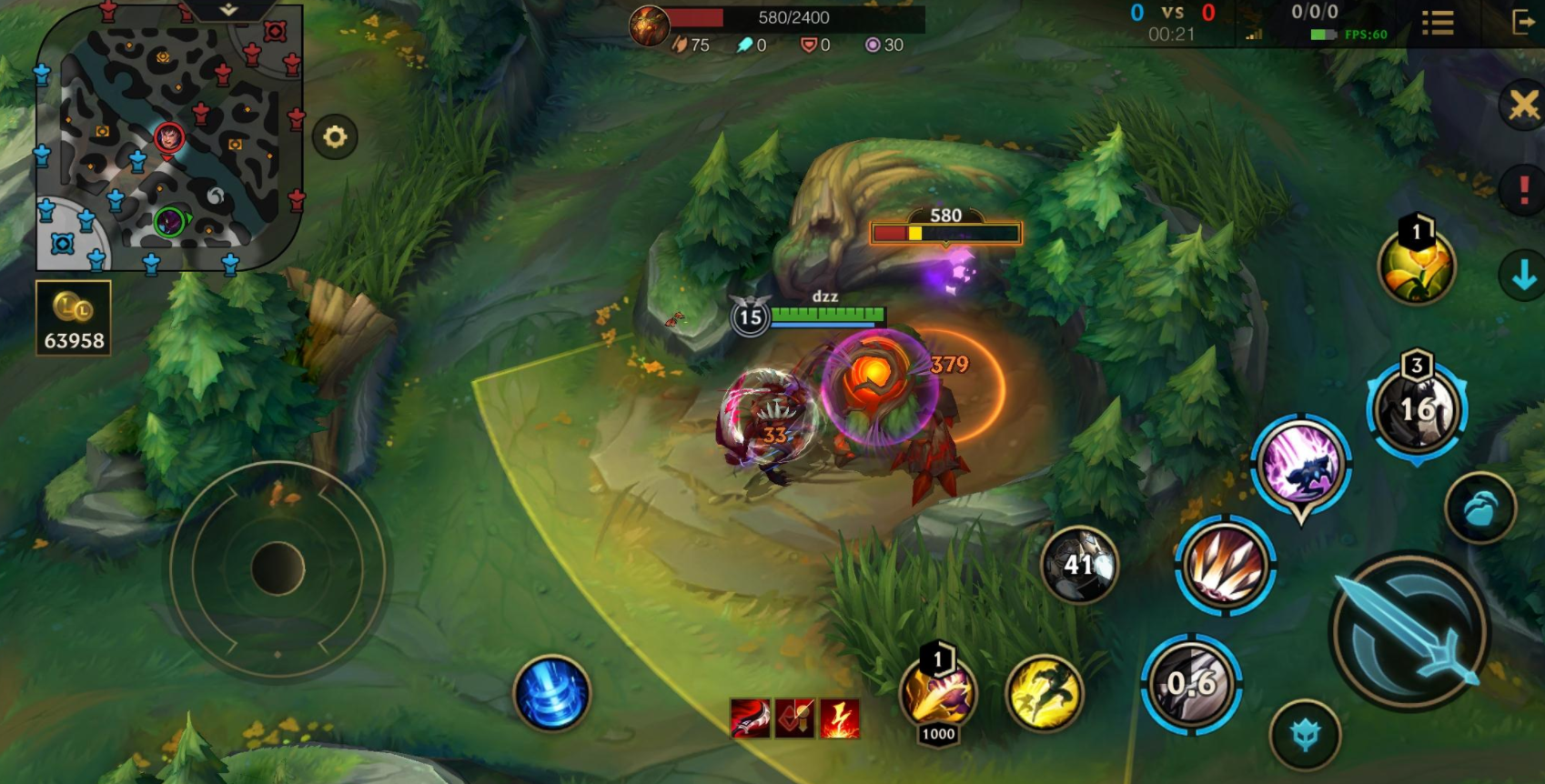Image resolution: width=1545 pixels, height=784 pixels.
Task: Place a ward with the blue trinket
Action: (x=1480, y=508)
